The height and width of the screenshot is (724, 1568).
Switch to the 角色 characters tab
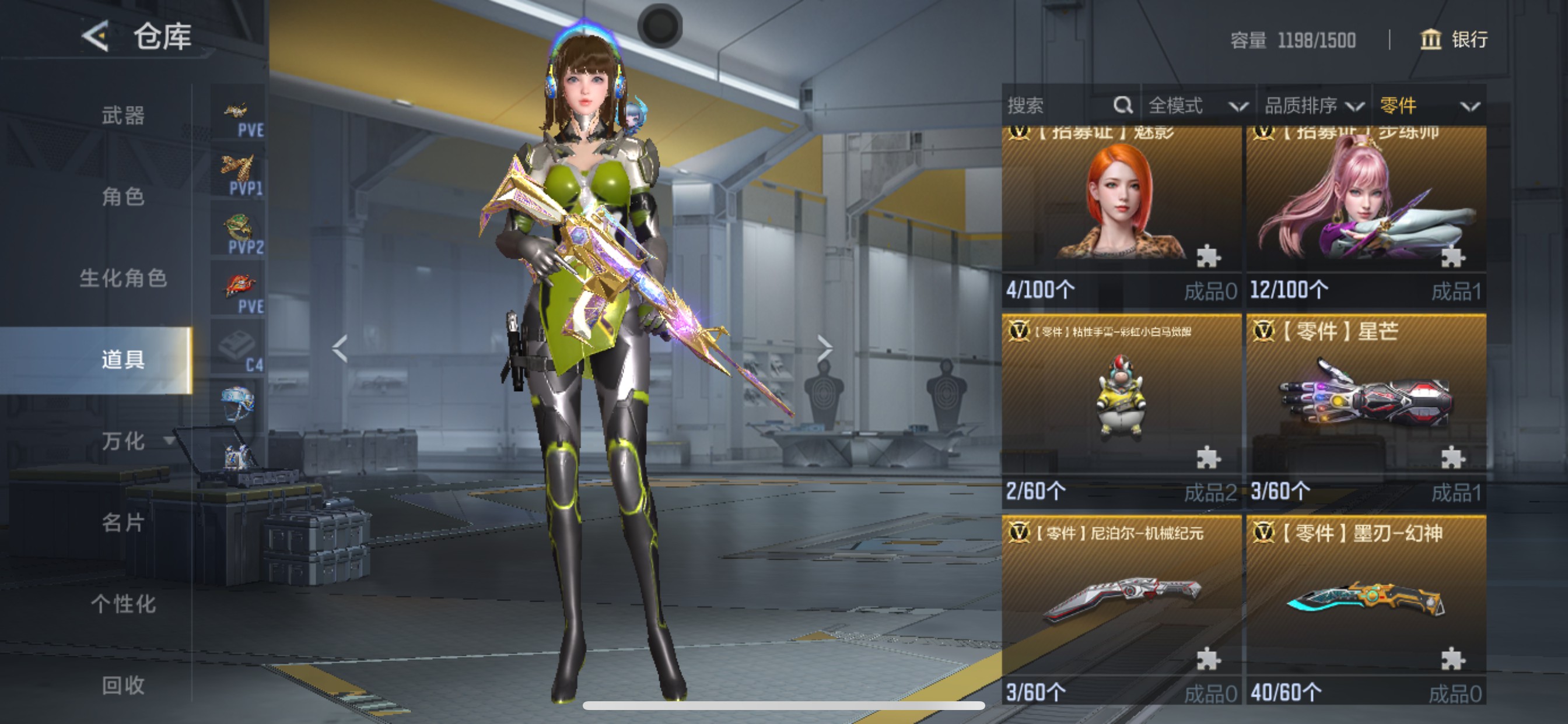pyautogui.click(x=123, y=196)
